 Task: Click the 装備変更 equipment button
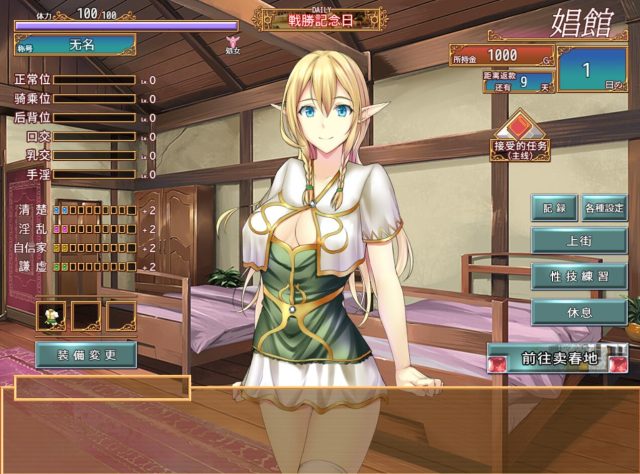click(86, 354)
